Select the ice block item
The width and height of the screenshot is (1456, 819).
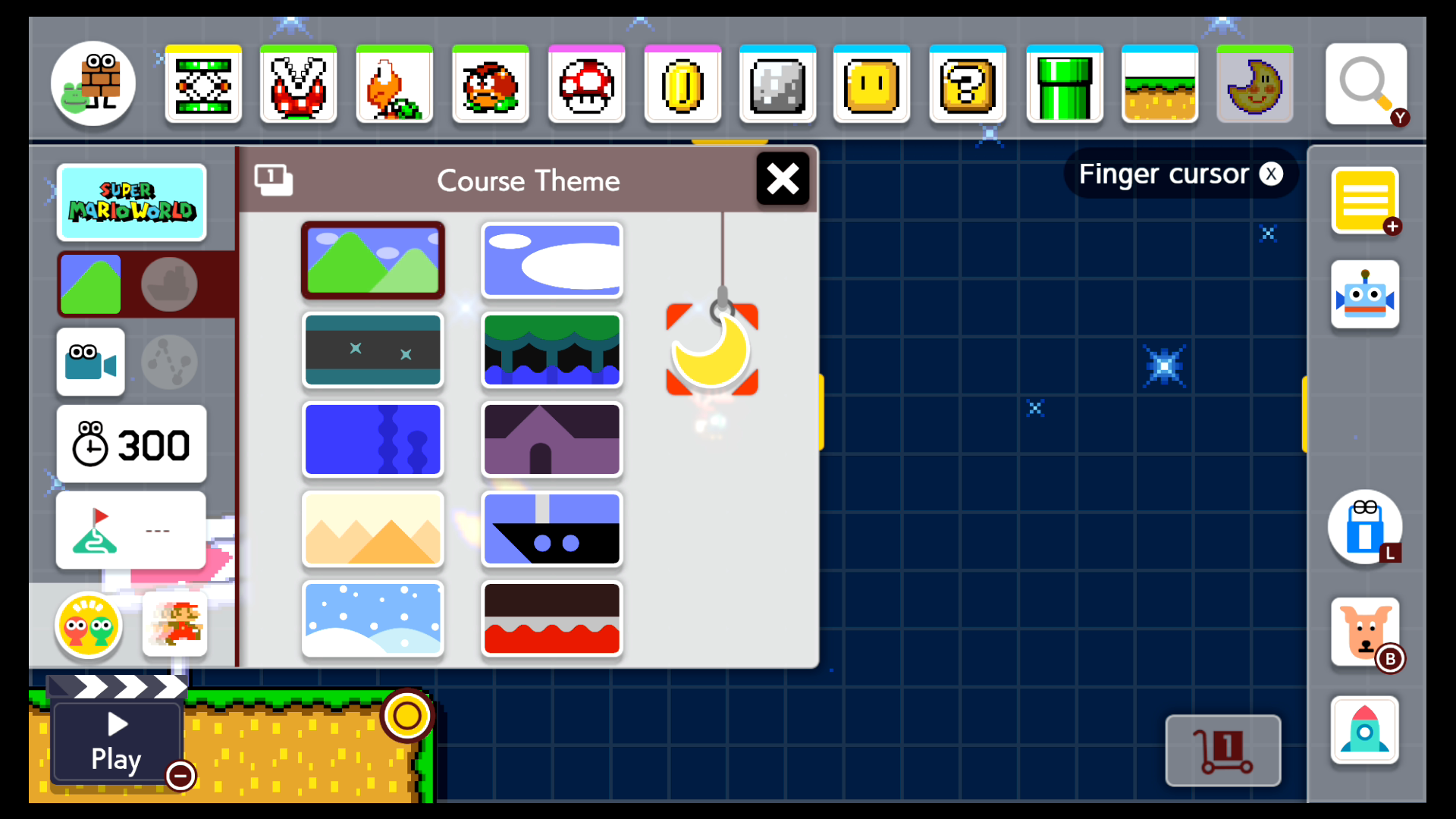coord(777,83)
